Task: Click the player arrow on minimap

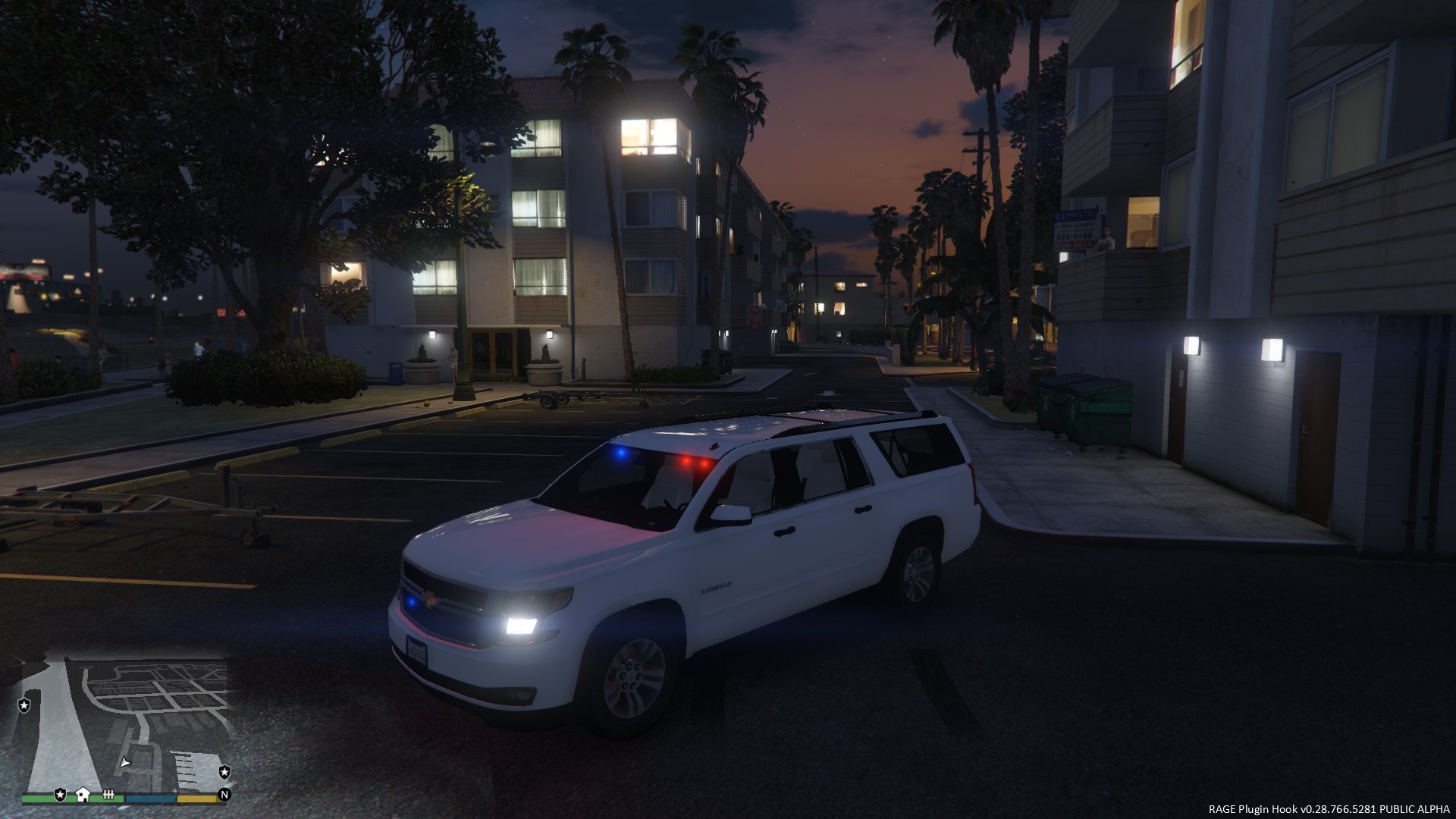Action: (x=125, y=761)
